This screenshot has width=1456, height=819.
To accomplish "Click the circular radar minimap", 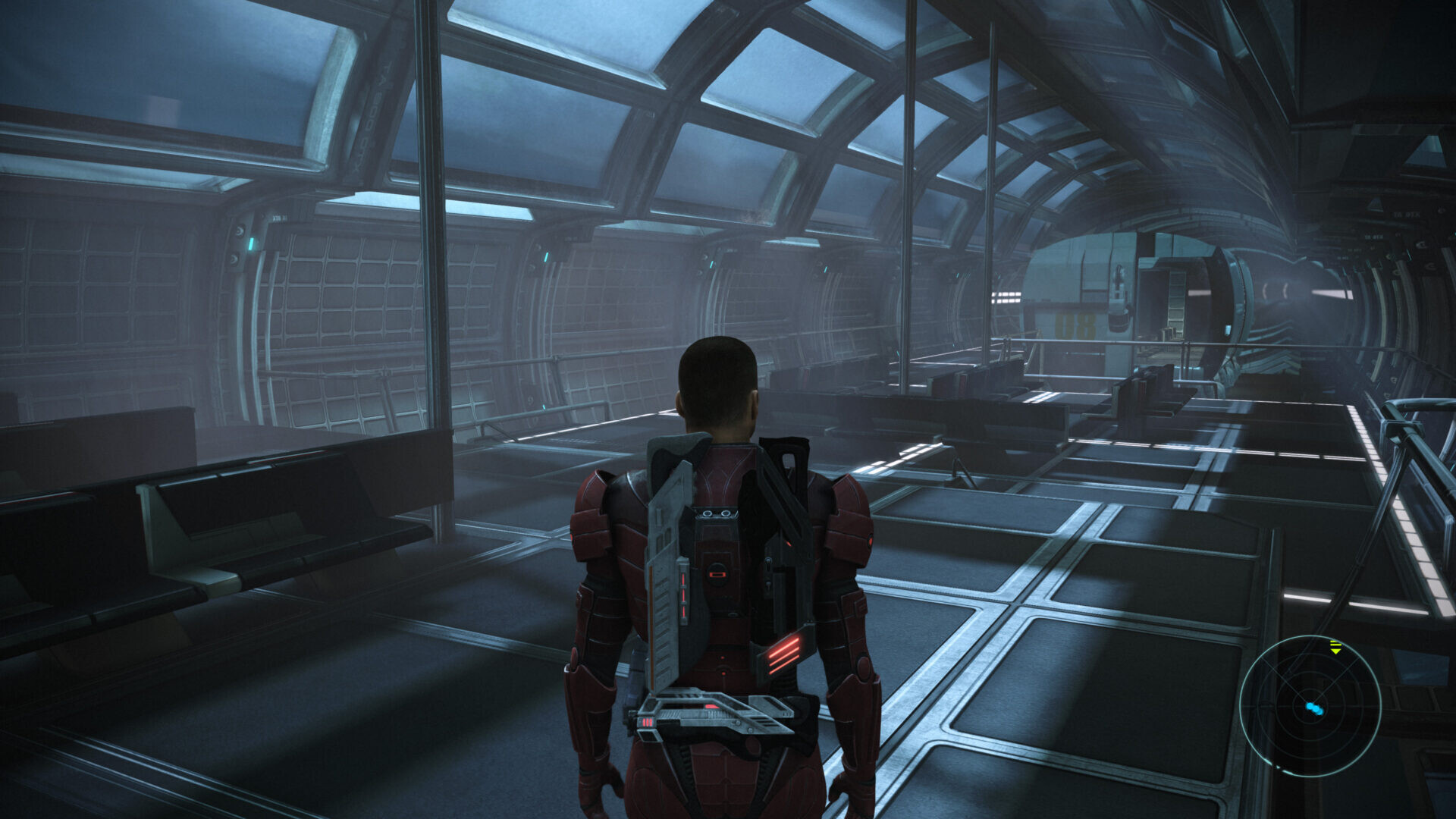I will pyautogui.click(x=1310, y=706).
